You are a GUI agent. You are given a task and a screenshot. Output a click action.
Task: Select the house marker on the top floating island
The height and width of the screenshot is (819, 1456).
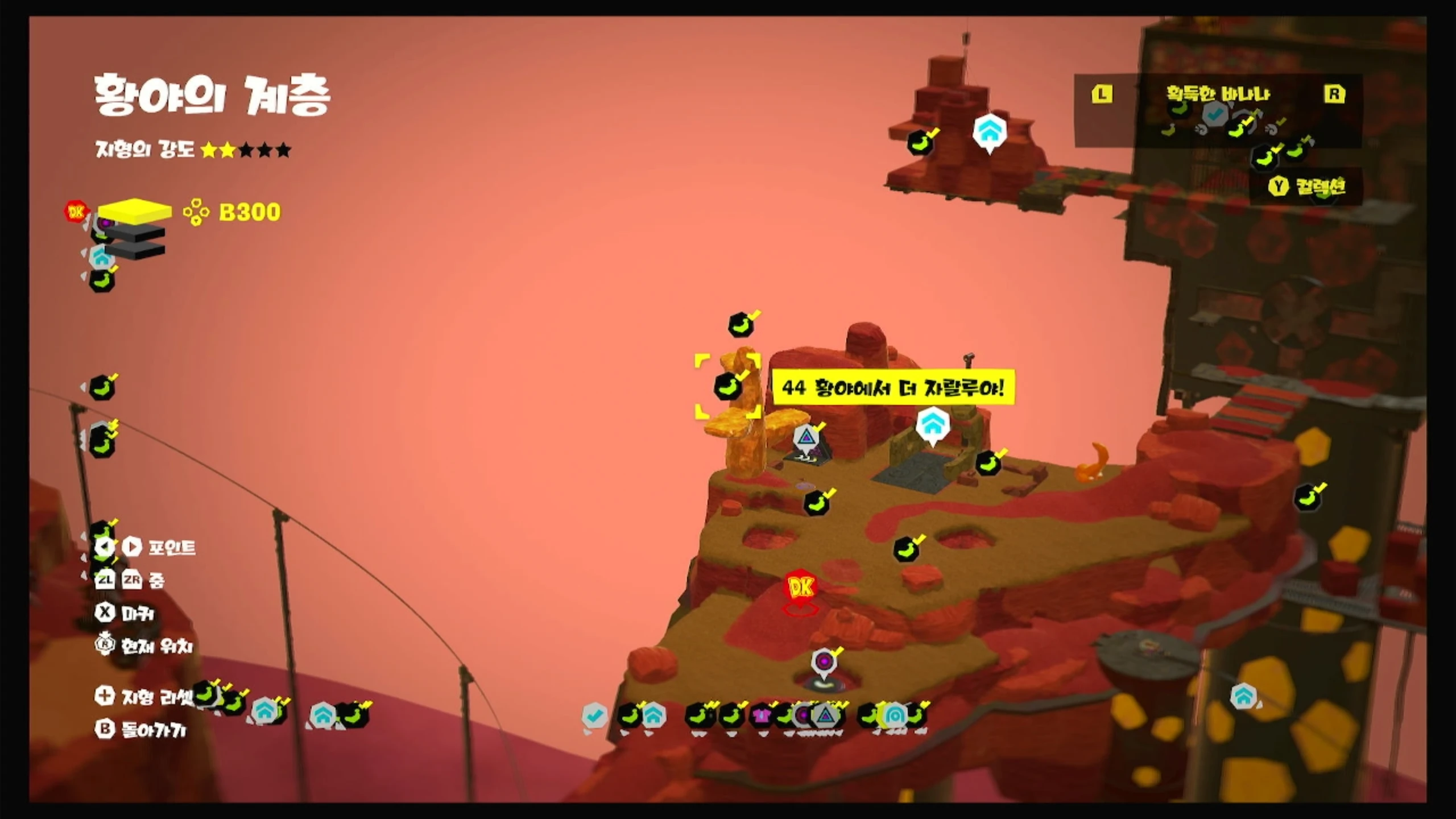(990, 131)
